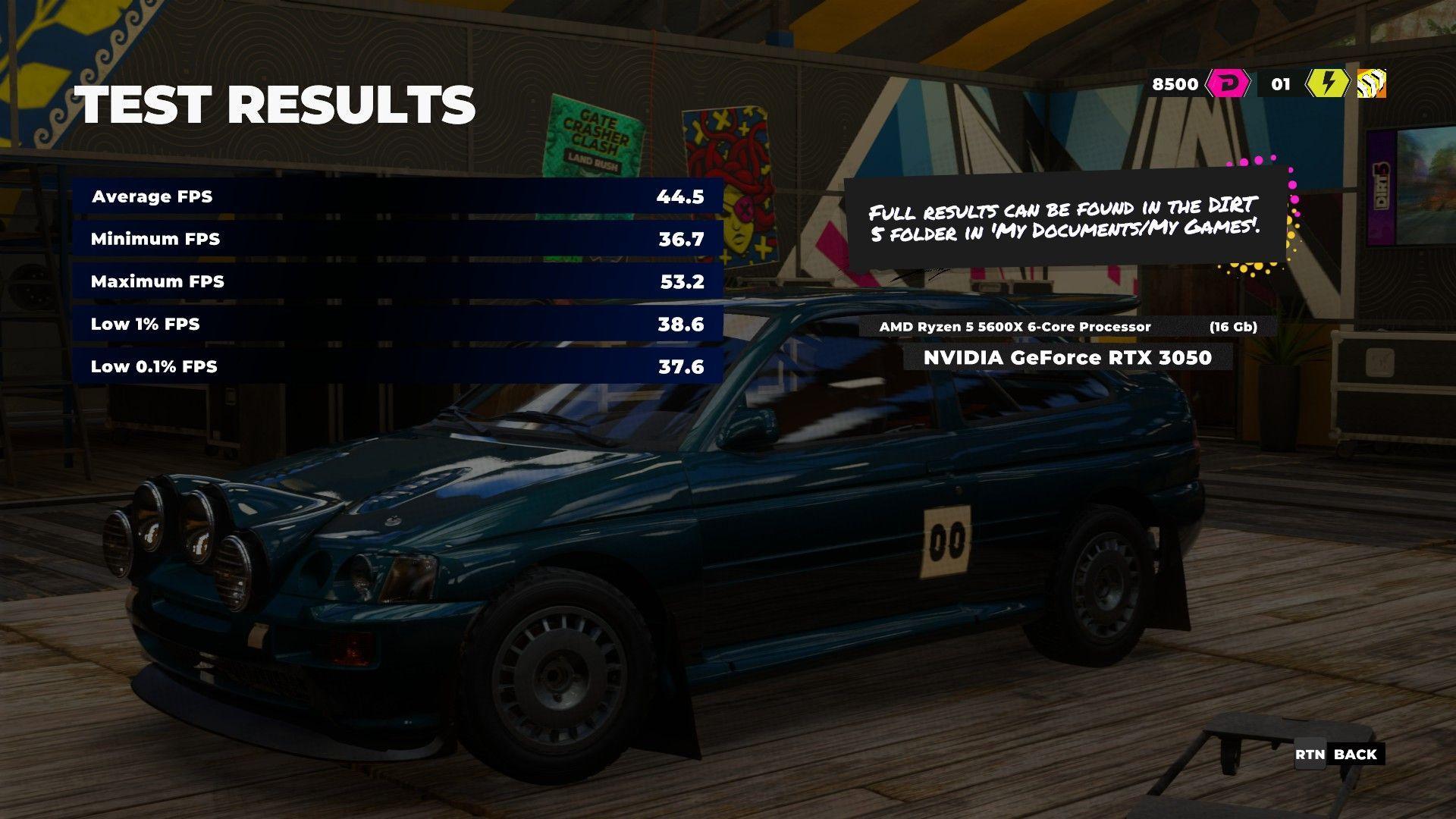Select the pink Dirt currency icon

click(1227, 83)
